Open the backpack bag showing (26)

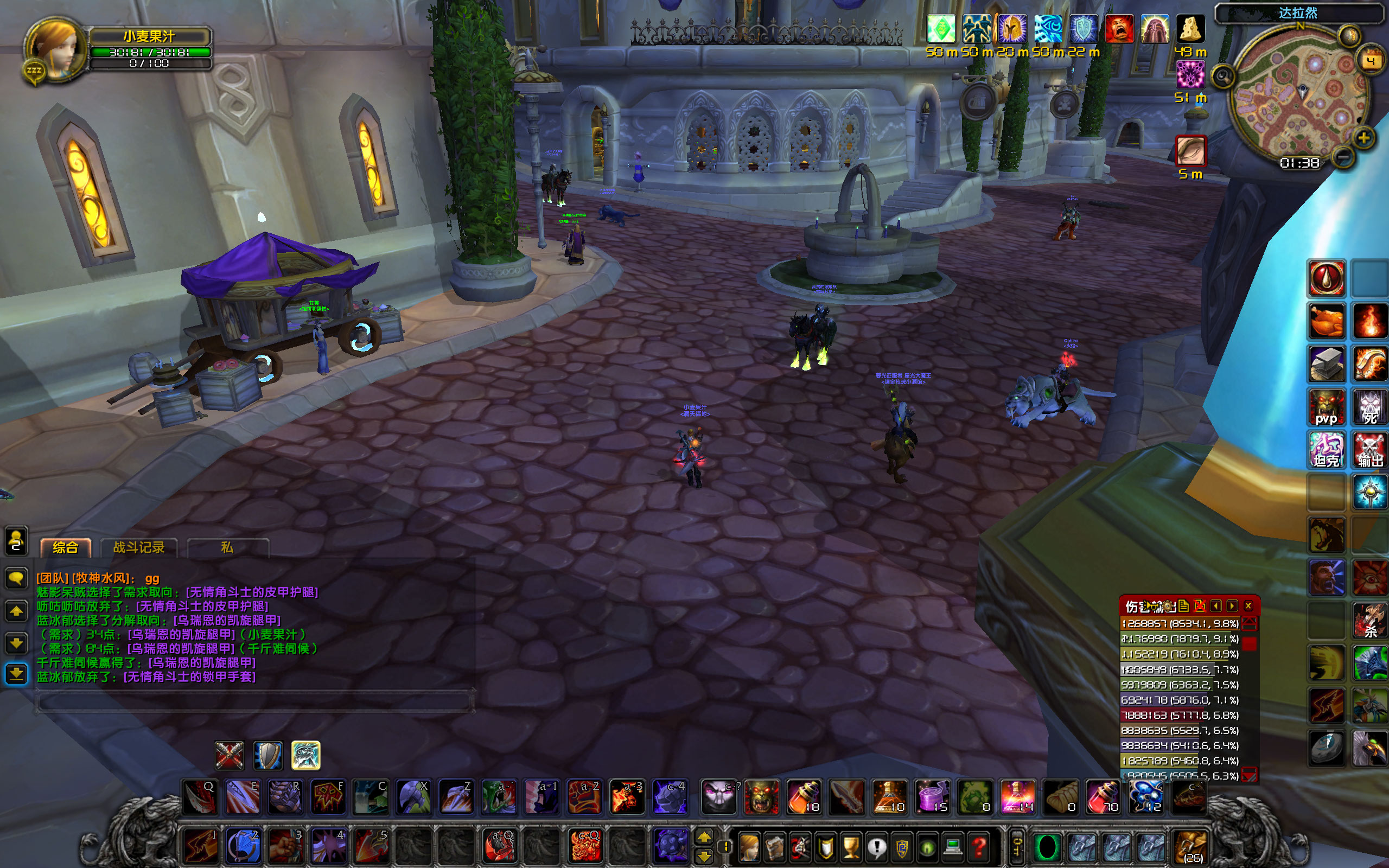pos(1191,846)
